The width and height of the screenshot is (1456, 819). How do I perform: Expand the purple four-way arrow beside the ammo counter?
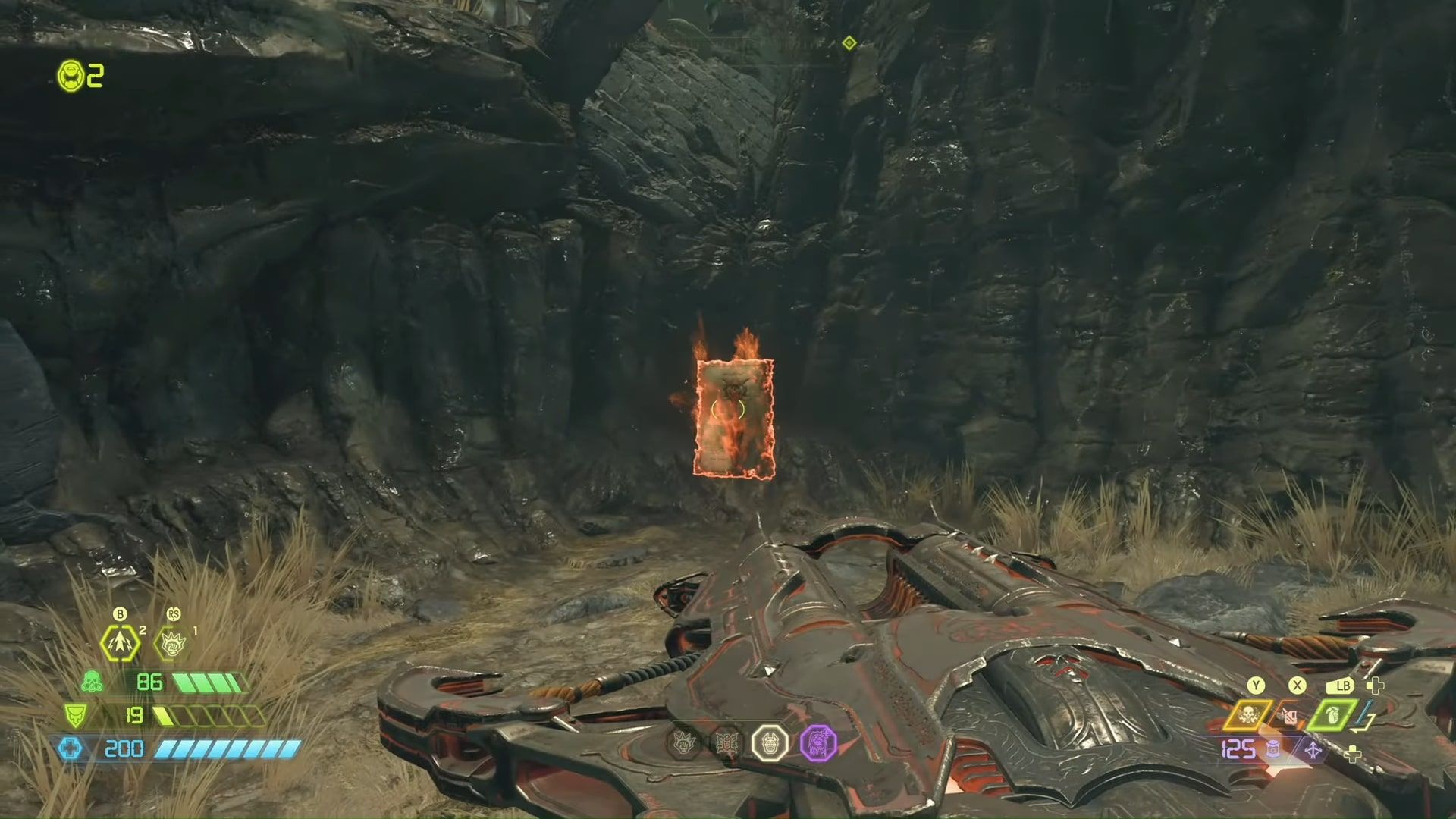(1313, 749)
